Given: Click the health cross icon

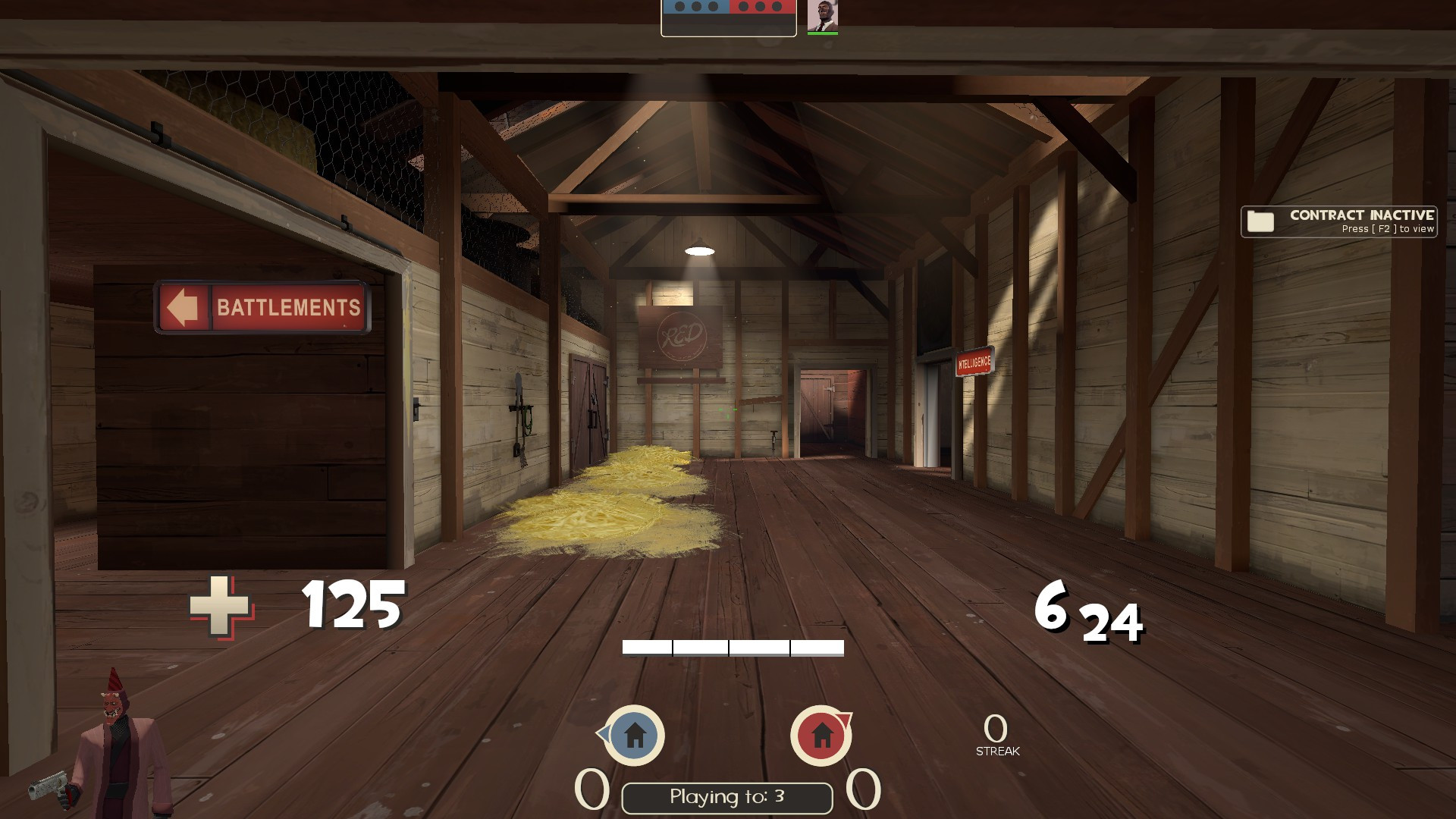Looking at the screenshot, I should 218,607.
